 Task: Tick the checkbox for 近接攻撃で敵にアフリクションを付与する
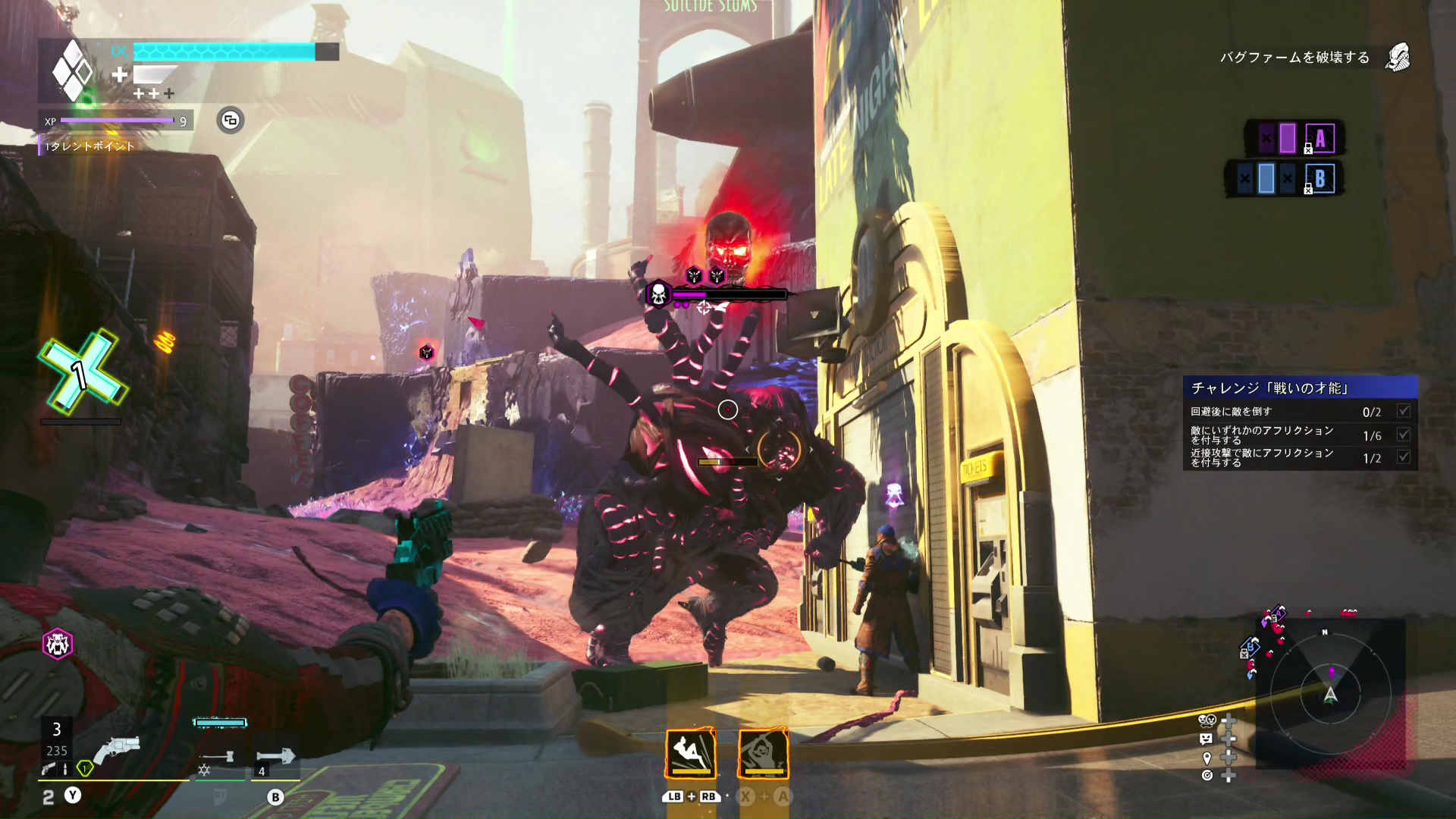pos(1404,457)
